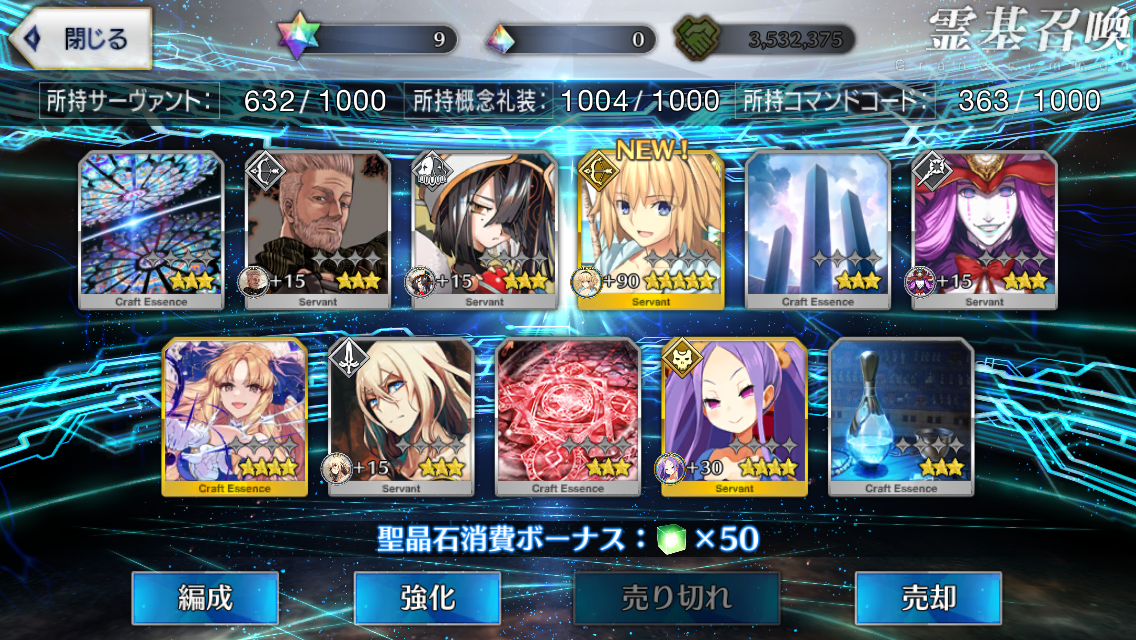Open the 強化 enhancement menu
This screenshot has height=640, width=1136.
(428, 598)
